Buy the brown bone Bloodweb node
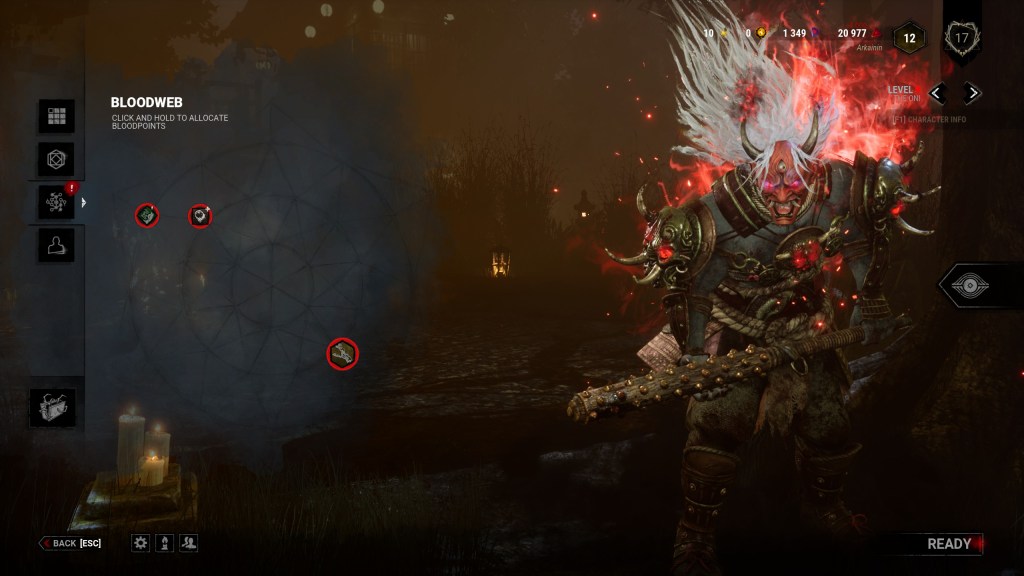Viewport: 1024px width, 576px height. pos(343,353)
